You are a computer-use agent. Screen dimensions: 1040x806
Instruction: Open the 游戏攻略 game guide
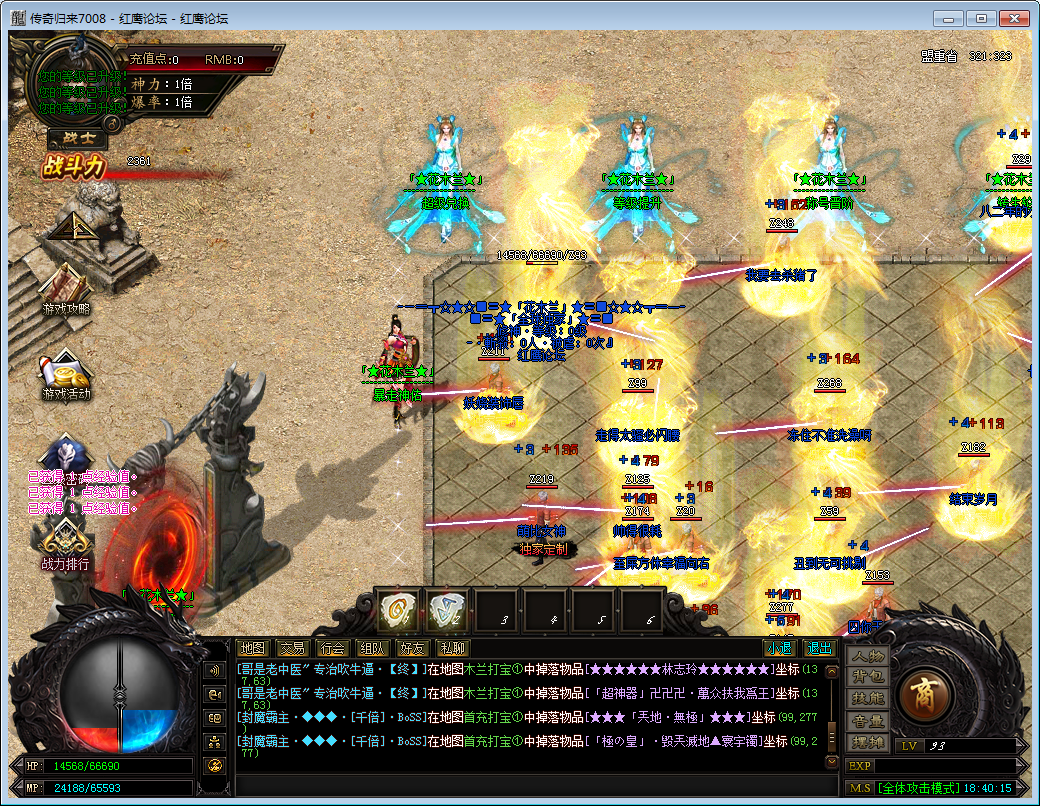pyautogui.click(x=66, y=289)
